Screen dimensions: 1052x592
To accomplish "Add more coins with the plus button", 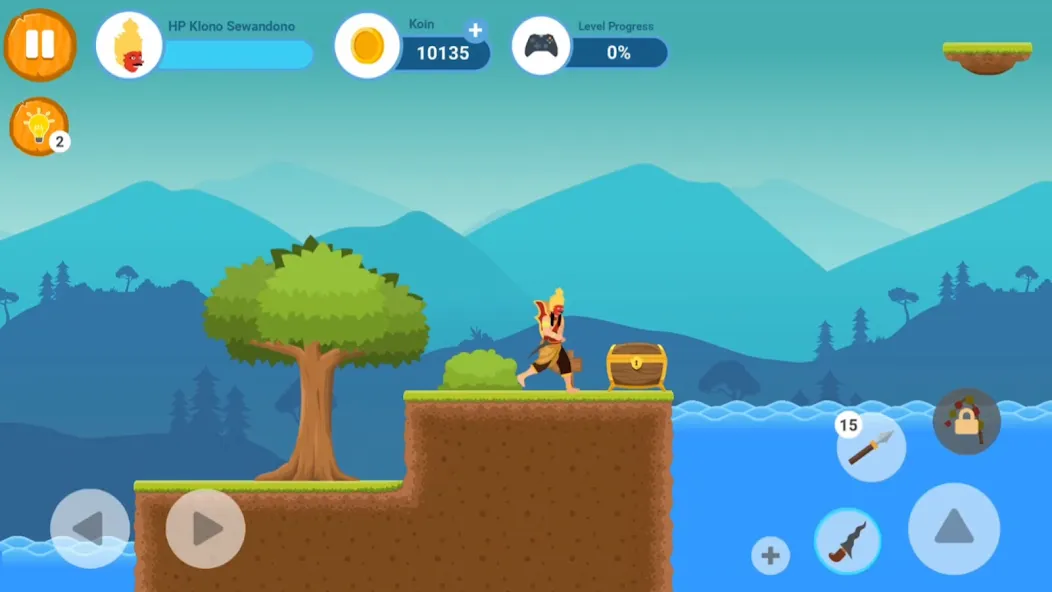I will (x=475, y=31).
